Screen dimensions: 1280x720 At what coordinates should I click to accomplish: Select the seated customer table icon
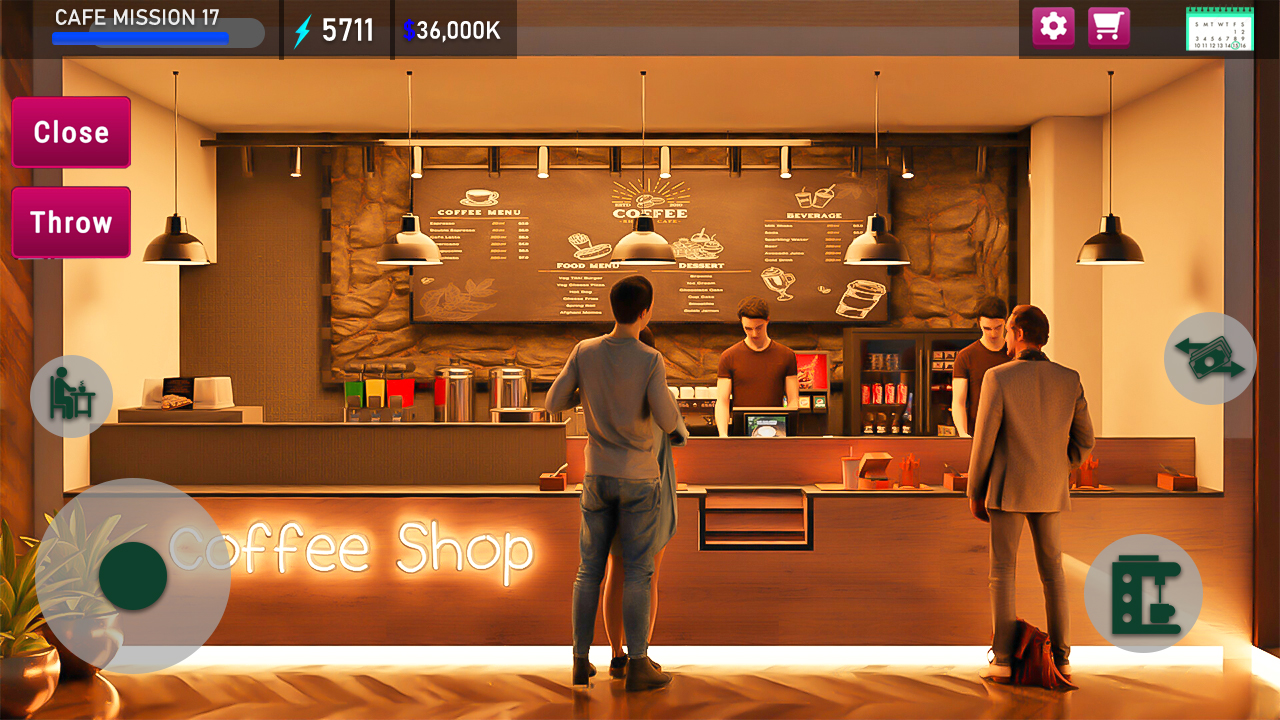71,395
